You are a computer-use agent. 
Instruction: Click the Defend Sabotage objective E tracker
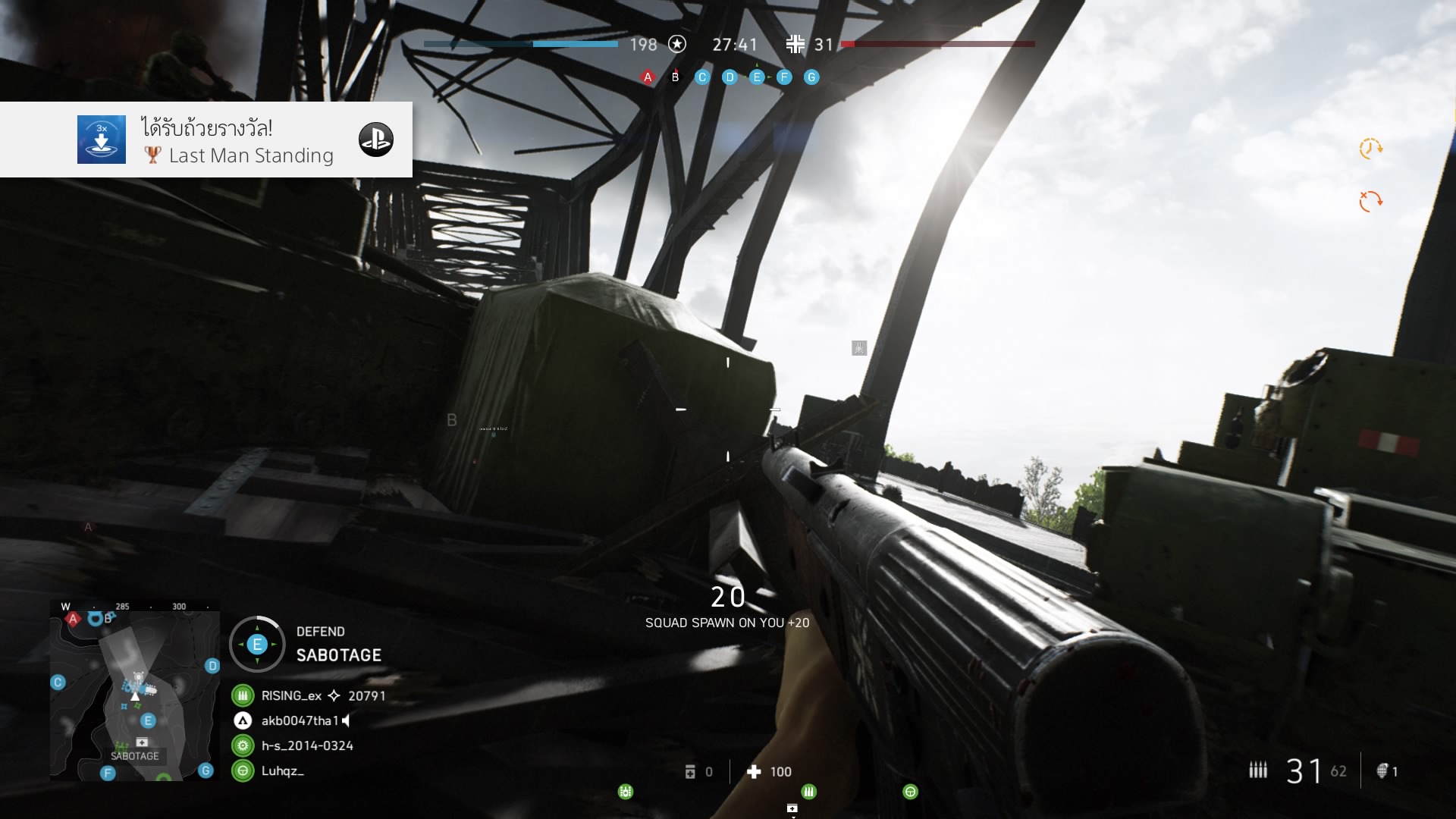[257, 645]
